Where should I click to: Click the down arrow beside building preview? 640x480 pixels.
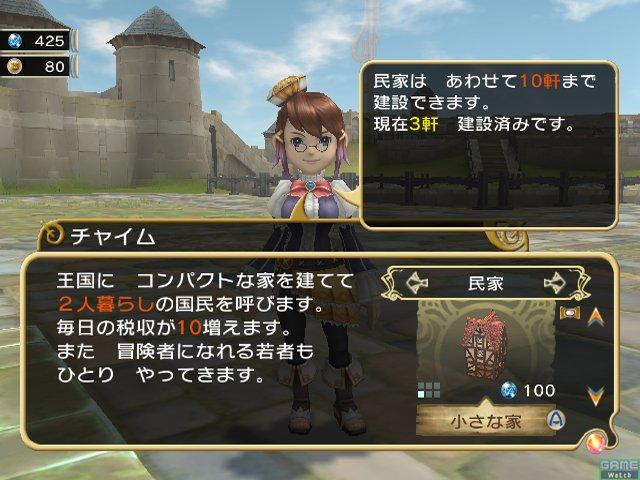click(595, 396)
